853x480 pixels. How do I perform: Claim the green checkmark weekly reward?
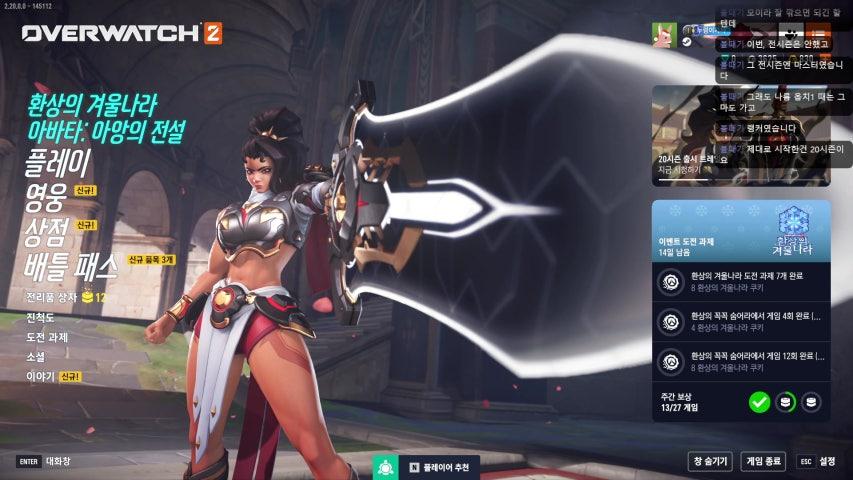(759, 402)
